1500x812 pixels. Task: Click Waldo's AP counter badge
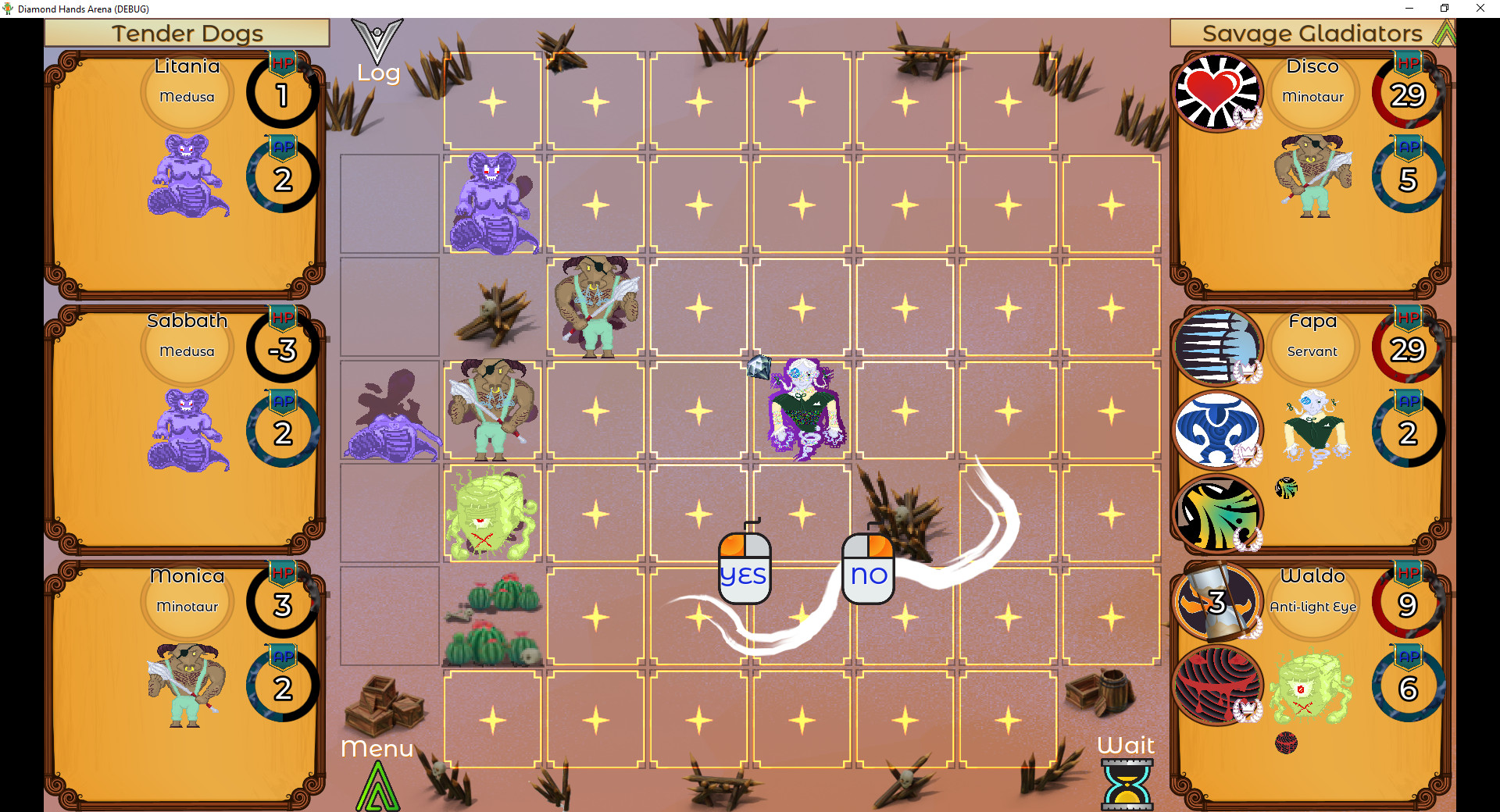1407,685
